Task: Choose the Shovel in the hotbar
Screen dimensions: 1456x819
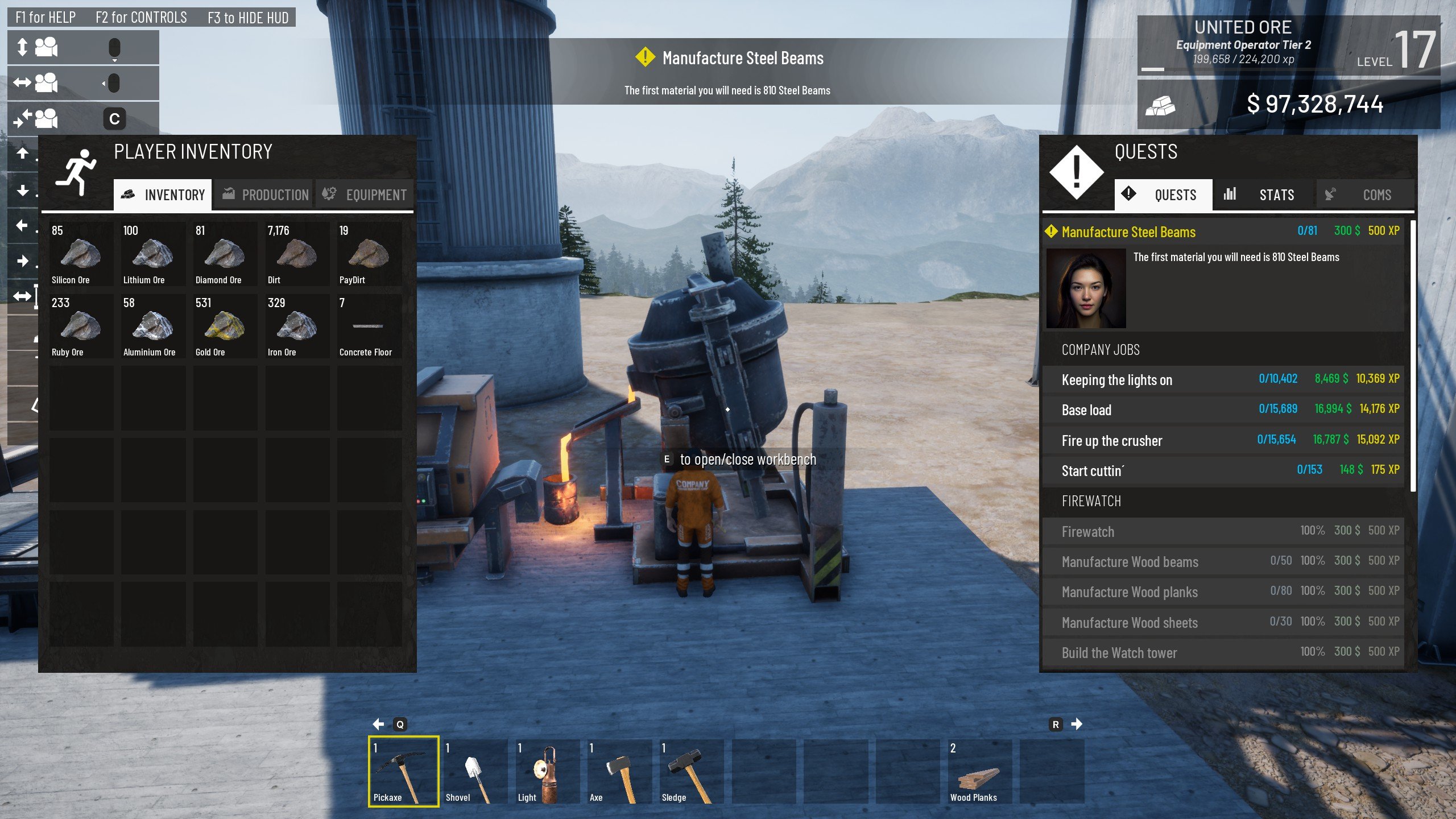Action: [475, 771]
